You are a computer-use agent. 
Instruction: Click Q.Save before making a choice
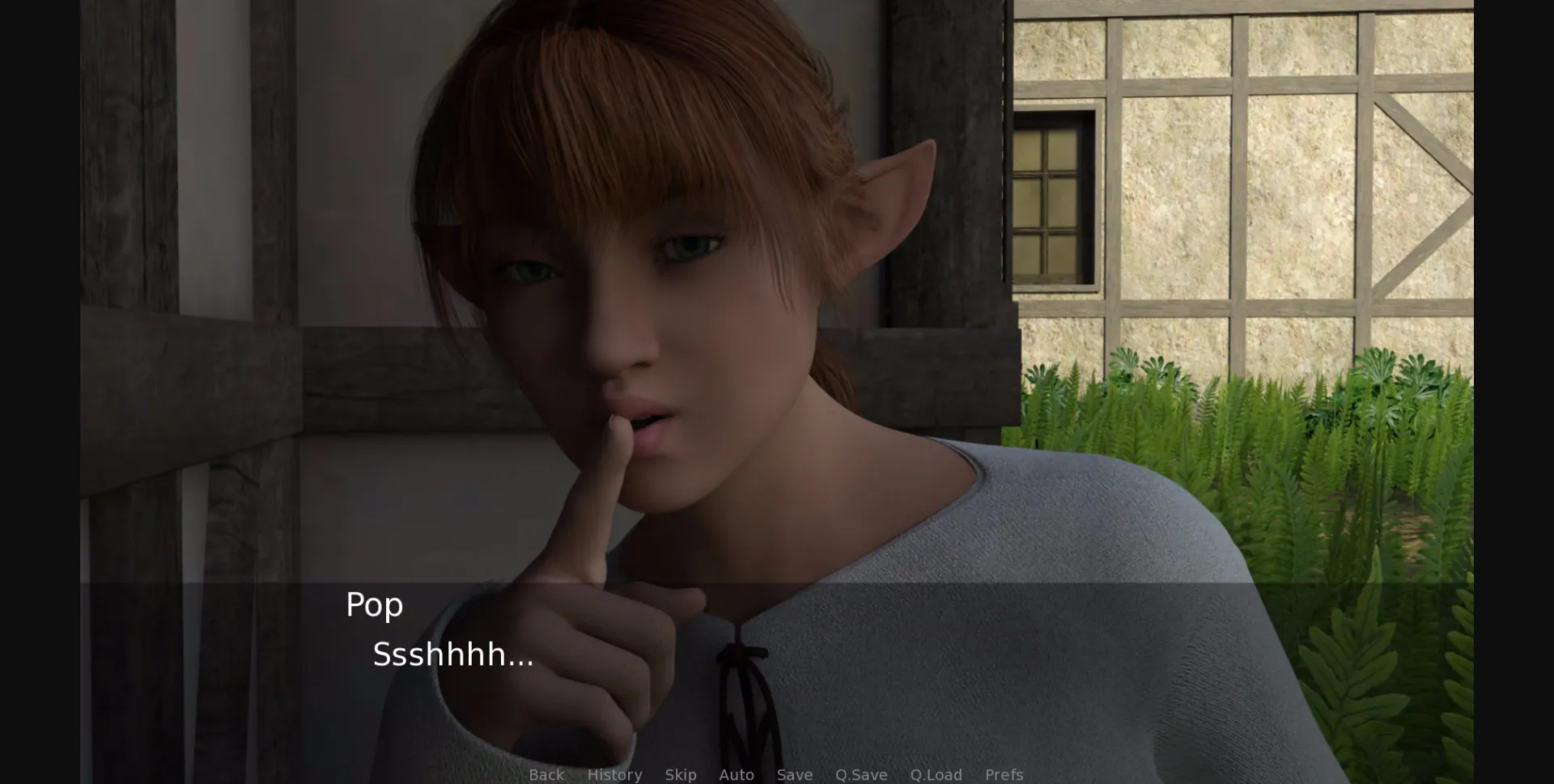point(860,774)
